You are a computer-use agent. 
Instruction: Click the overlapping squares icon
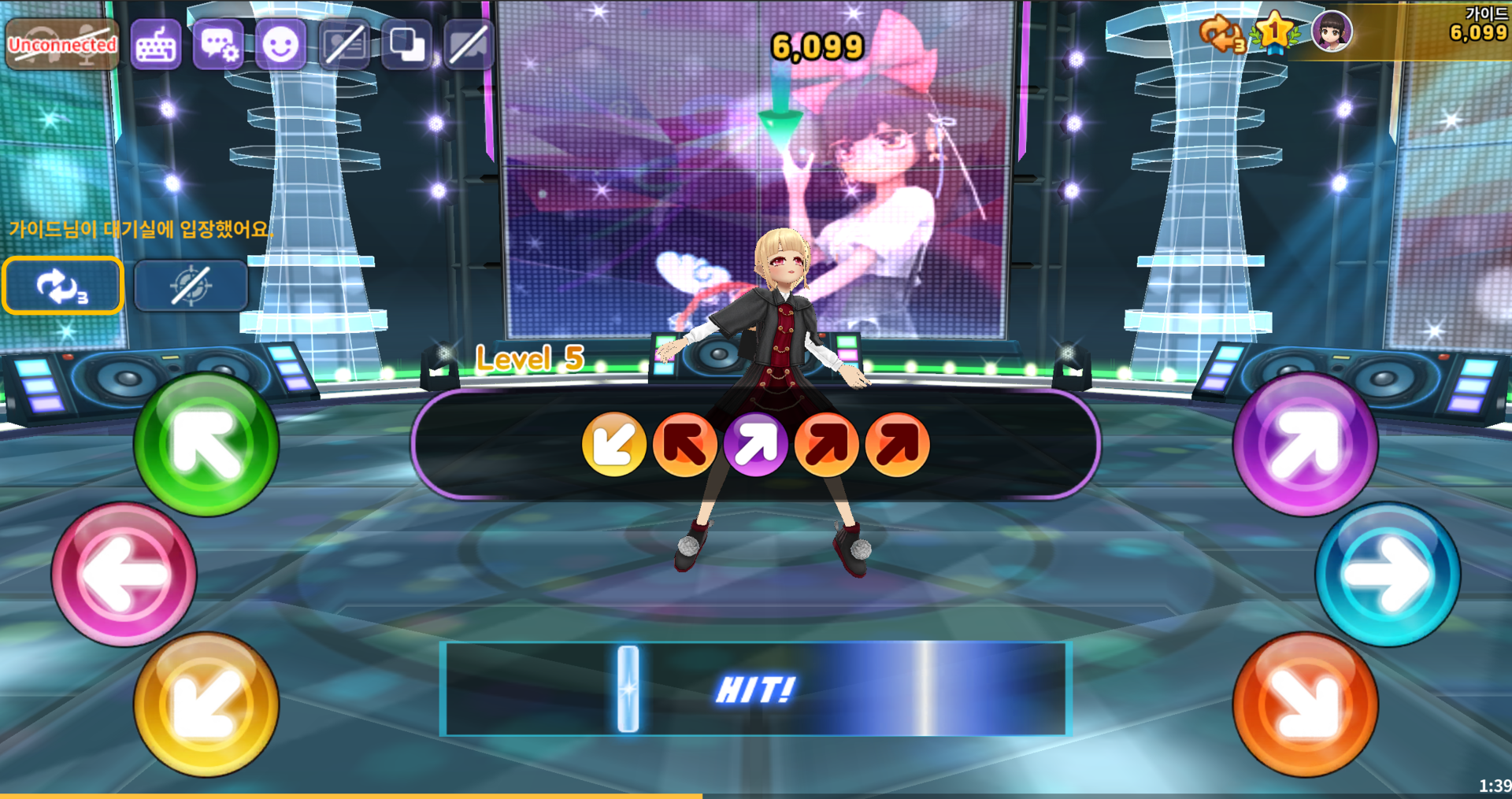point(406,45)
